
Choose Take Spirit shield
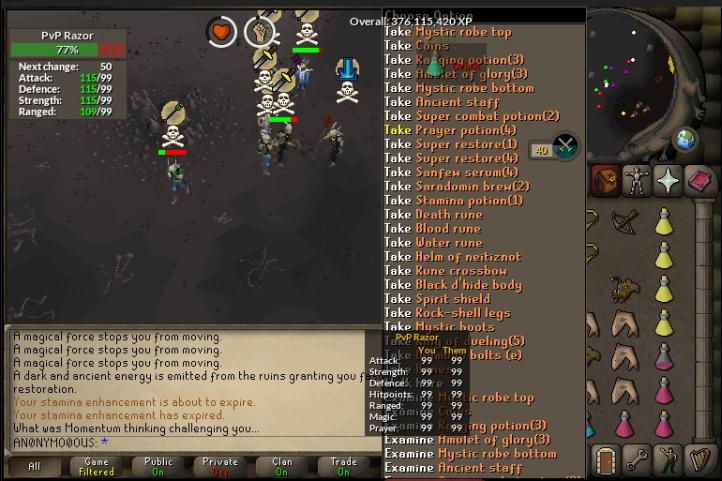[438, 299]
